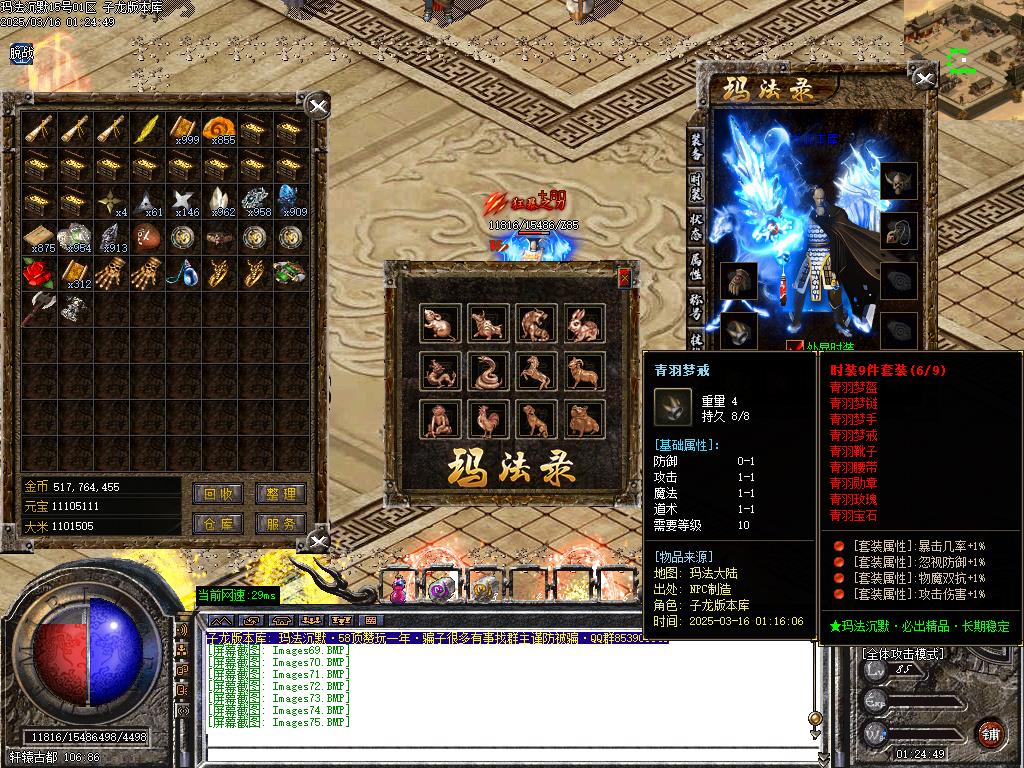Use the red potion in the hotbar
The height and width of the screenshot is (768, 1024).
pos(399,589)
